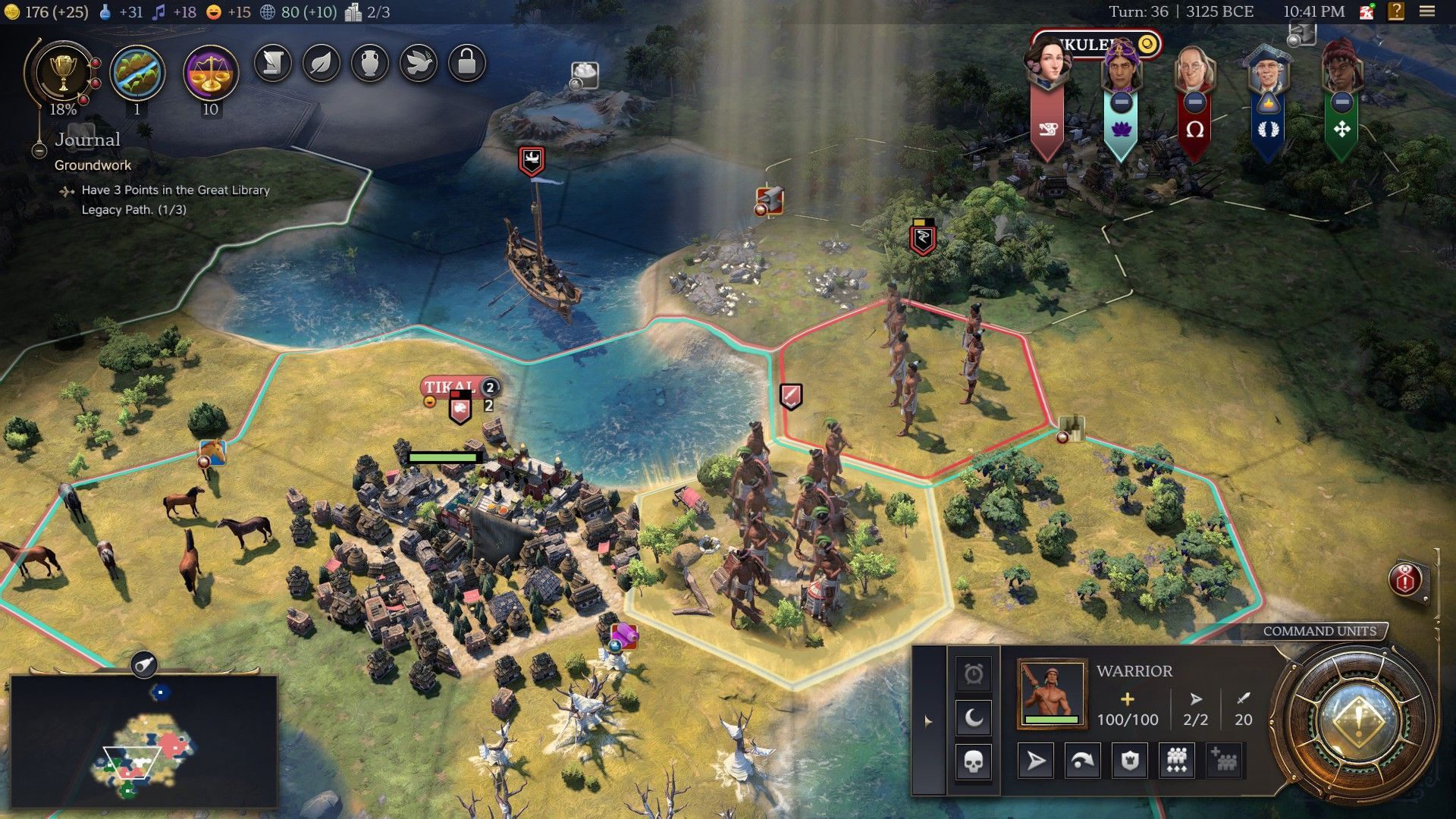The height and width of the screenshot is (819, 1456).
Task: Open the civics scales icon
Action: (211, 74)
